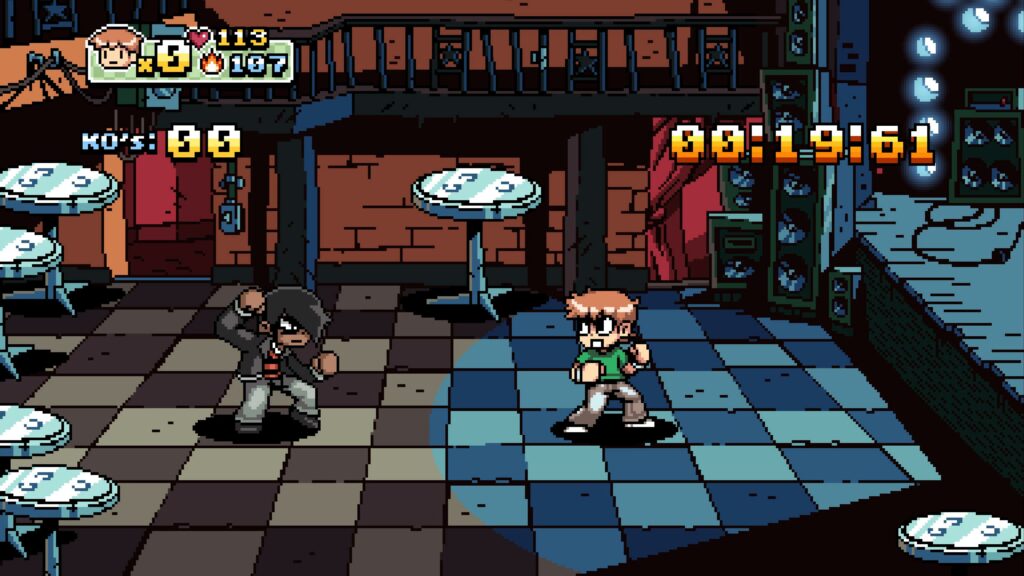Click Scott Pilgrim's player portrait icon
Screen dimensions: 1024x576
(x=115, y=50)
